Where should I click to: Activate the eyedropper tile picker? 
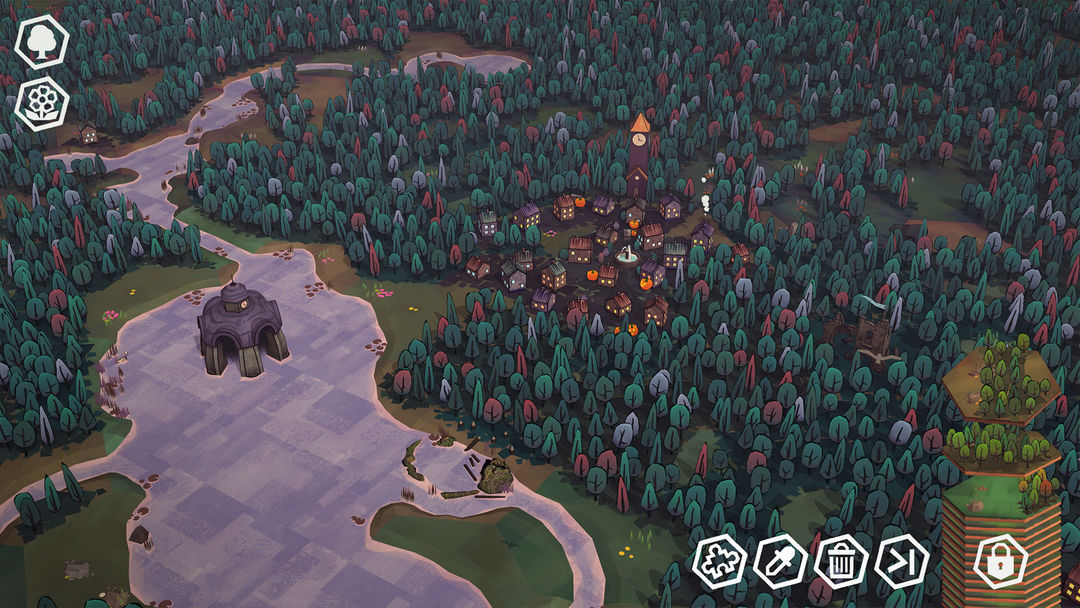[x=780, y=561]
